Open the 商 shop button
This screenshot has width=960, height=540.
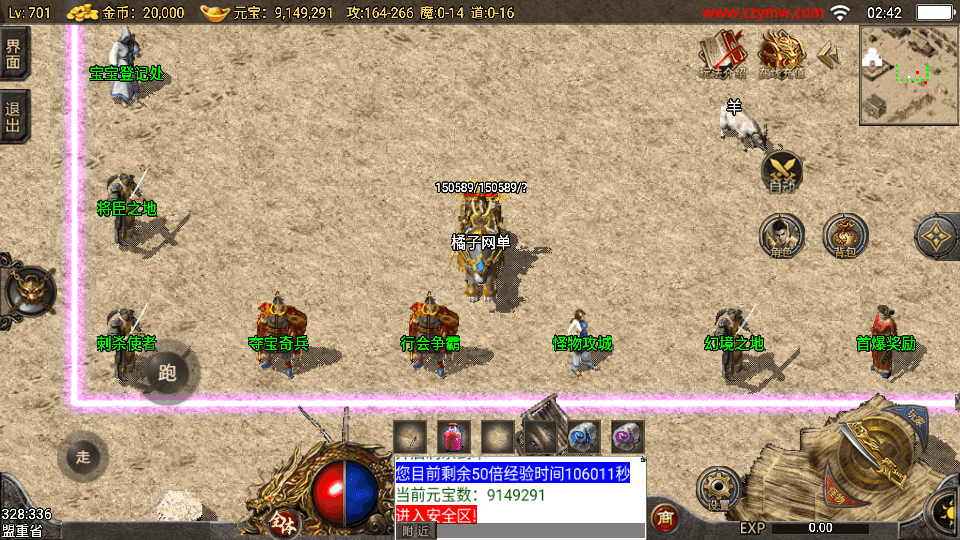tap(662, 517)
